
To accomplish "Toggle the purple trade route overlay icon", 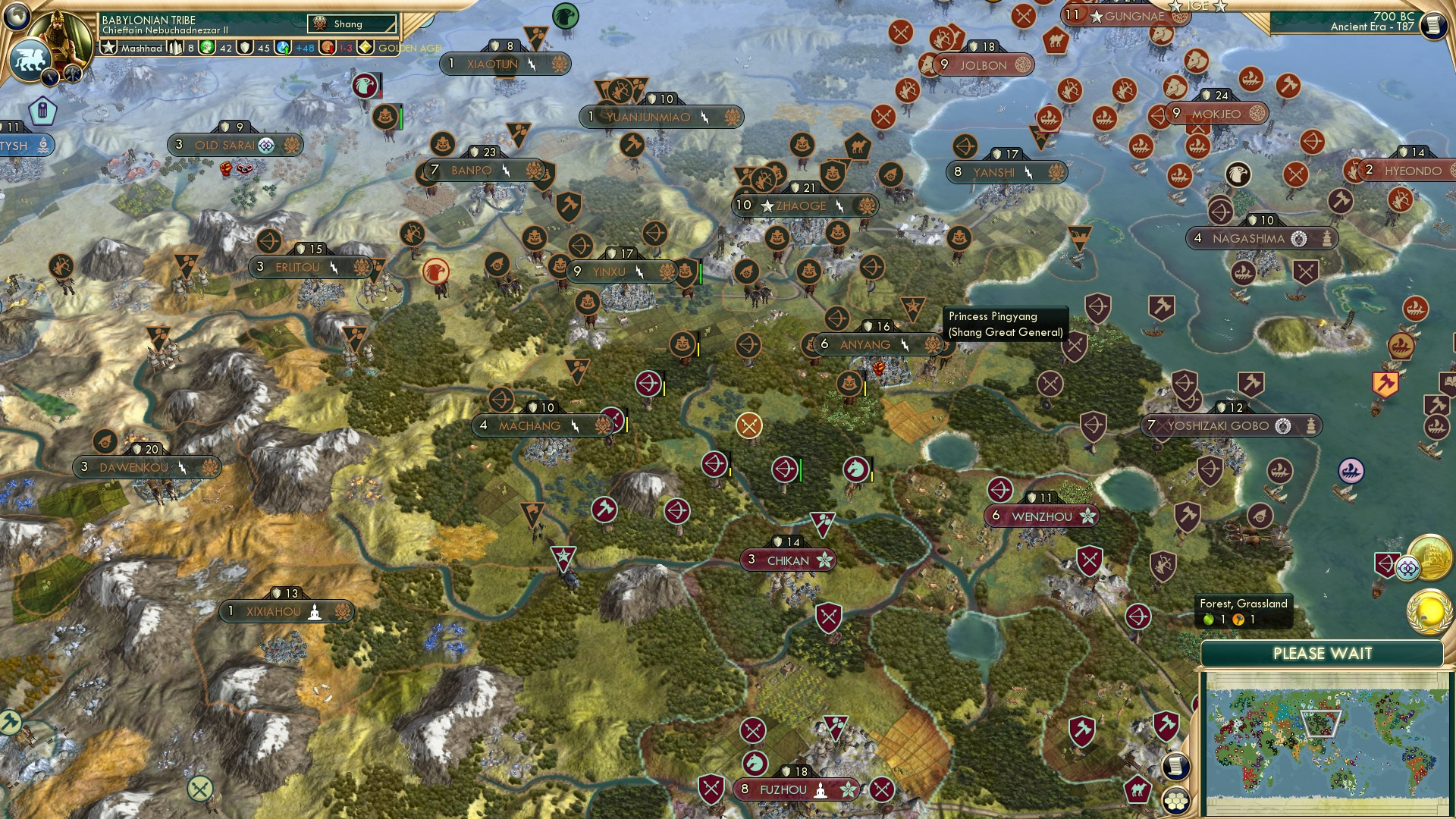I will (x=1407, y=568).
